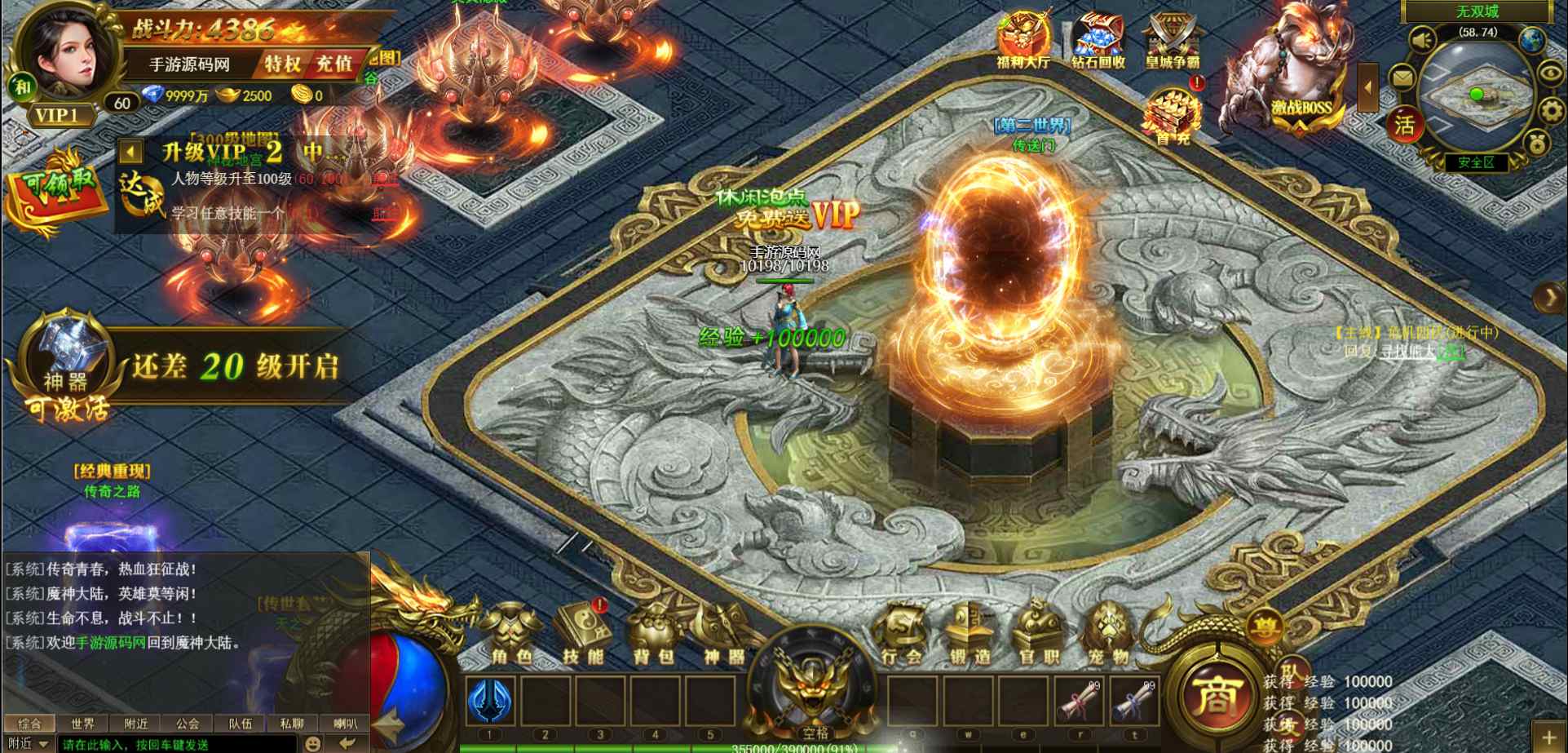The image size is (1568, 753).
Task: Open the mail envelope icon
Action: coord(1402,78)
